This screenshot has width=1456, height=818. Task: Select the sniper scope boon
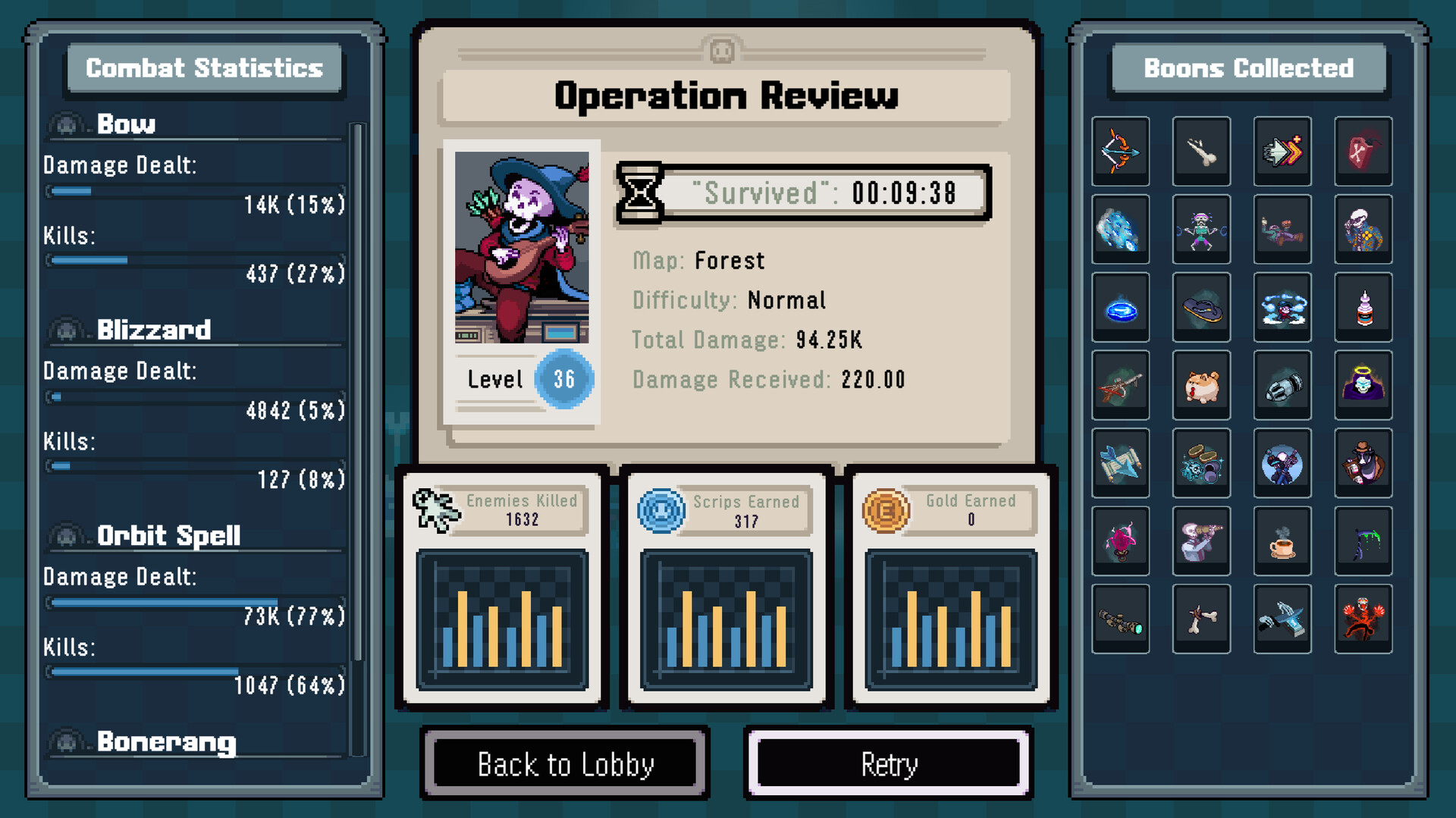[x=1120, y=619]
